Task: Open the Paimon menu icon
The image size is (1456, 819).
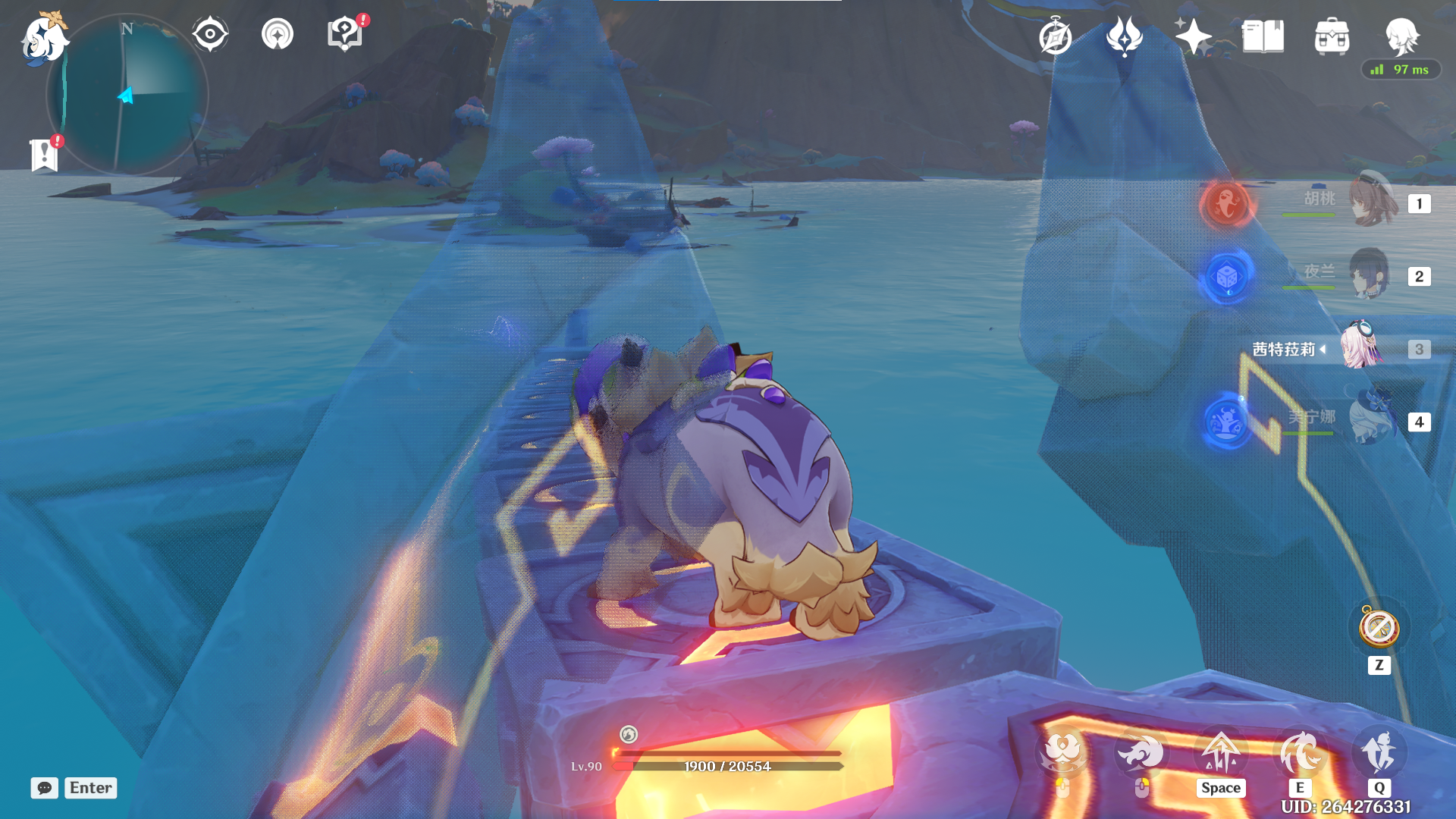Action: pos(43,38)
